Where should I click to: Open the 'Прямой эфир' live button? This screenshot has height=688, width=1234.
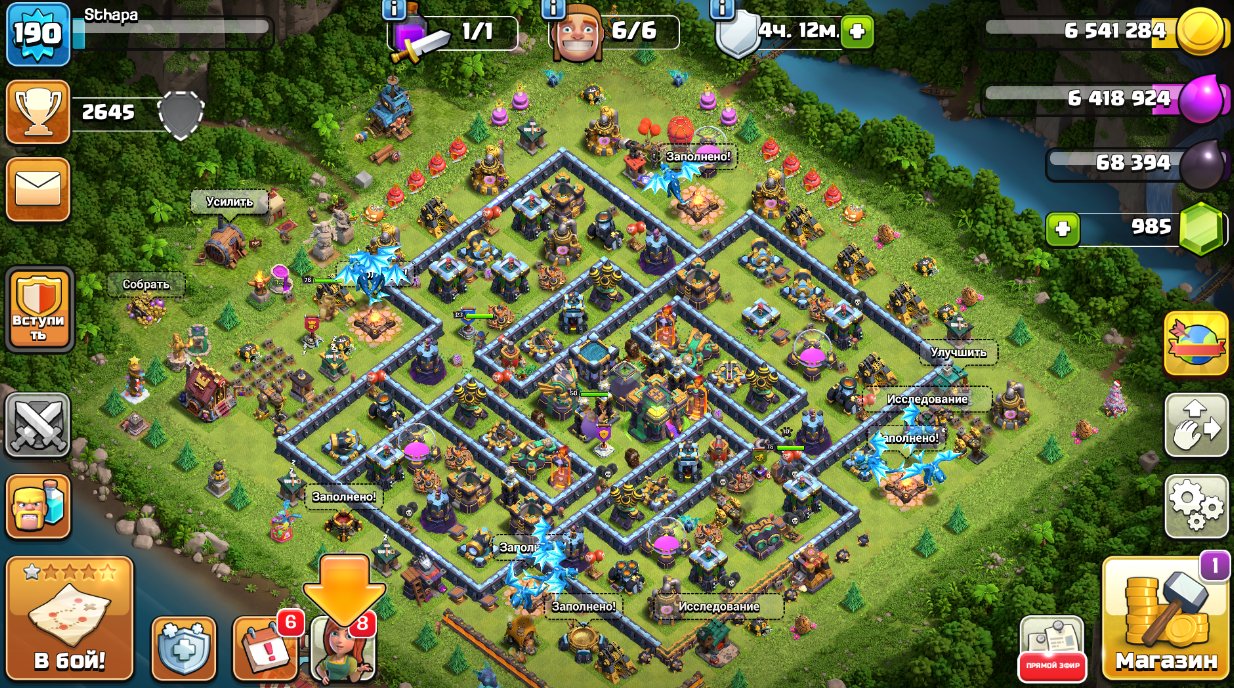pos(1051,648)
